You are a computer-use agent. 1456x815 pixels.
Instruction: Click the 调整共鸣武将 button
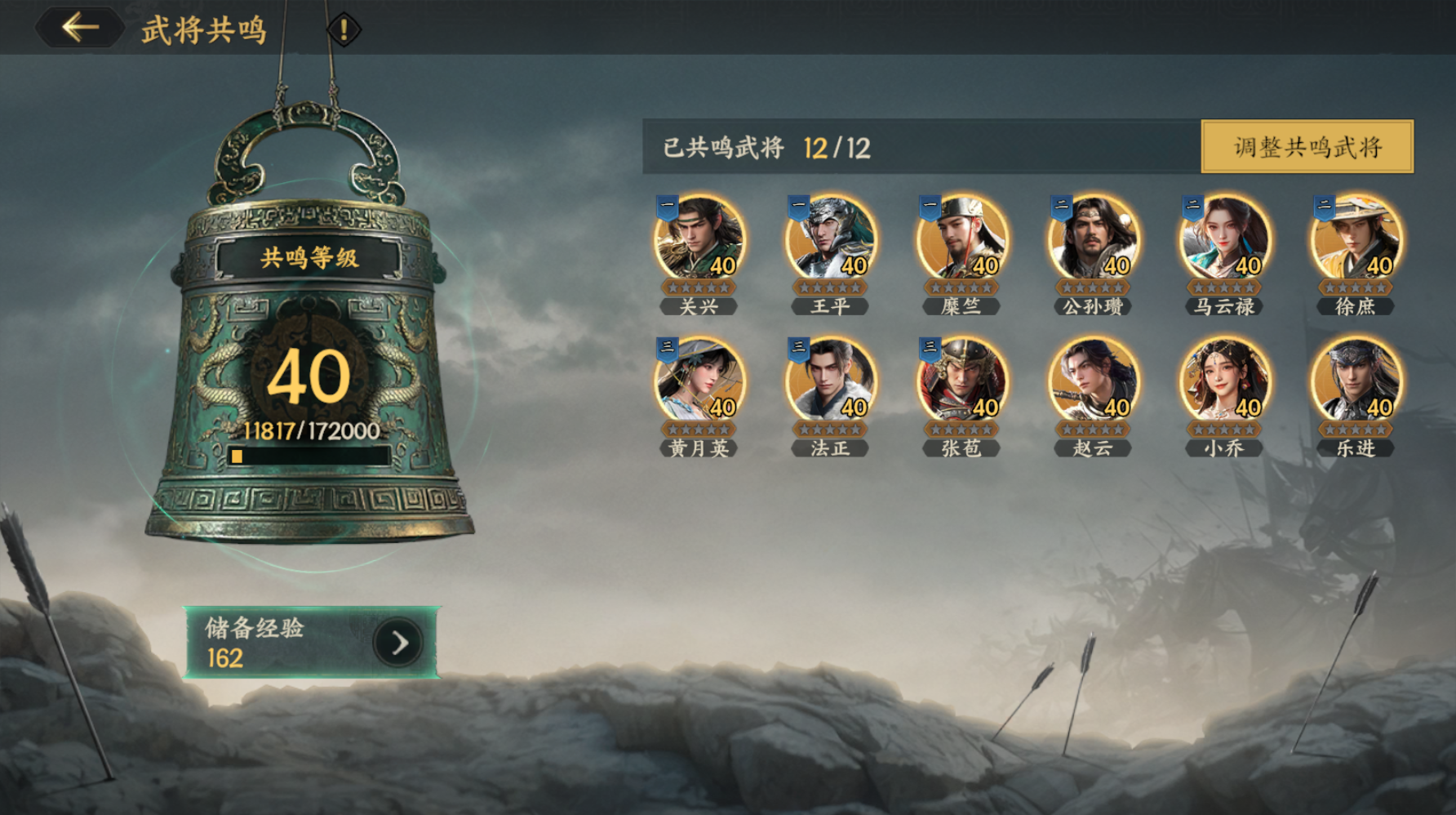pyautogui.click(x=1307, y=147)
